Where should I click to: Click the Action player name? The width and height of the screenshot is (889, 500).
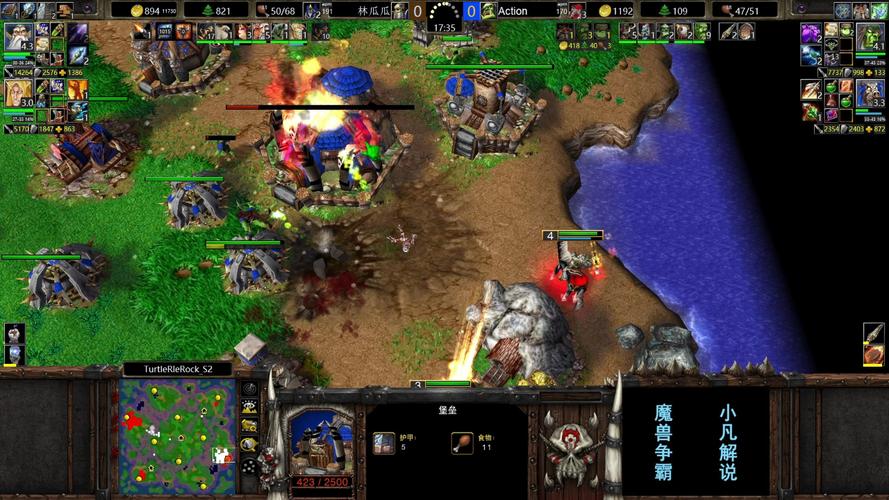pyautogui.click(x=513, y=11)
